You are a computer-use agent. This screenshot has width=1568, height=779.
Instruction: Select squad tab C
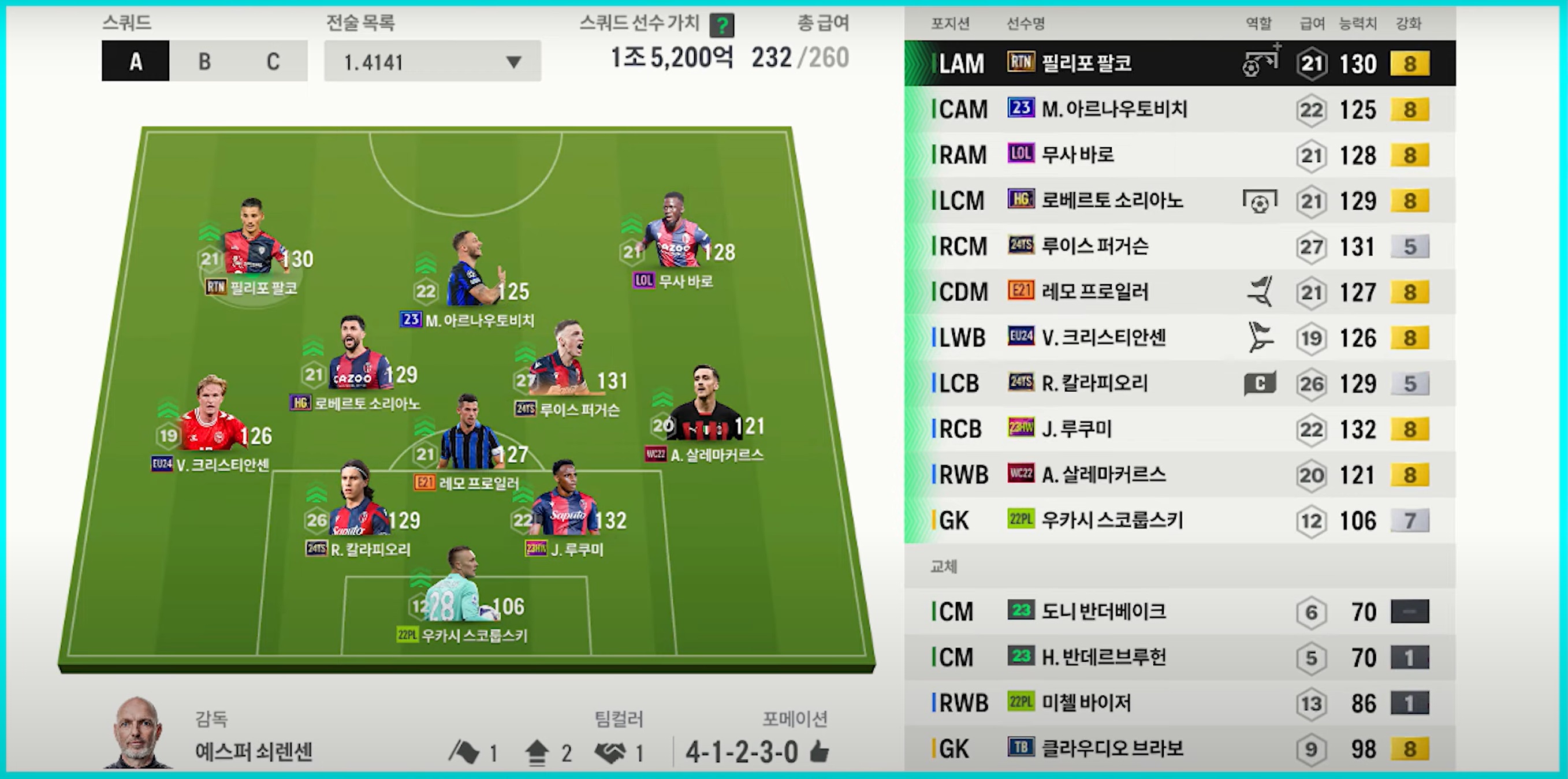click(273, 61)
